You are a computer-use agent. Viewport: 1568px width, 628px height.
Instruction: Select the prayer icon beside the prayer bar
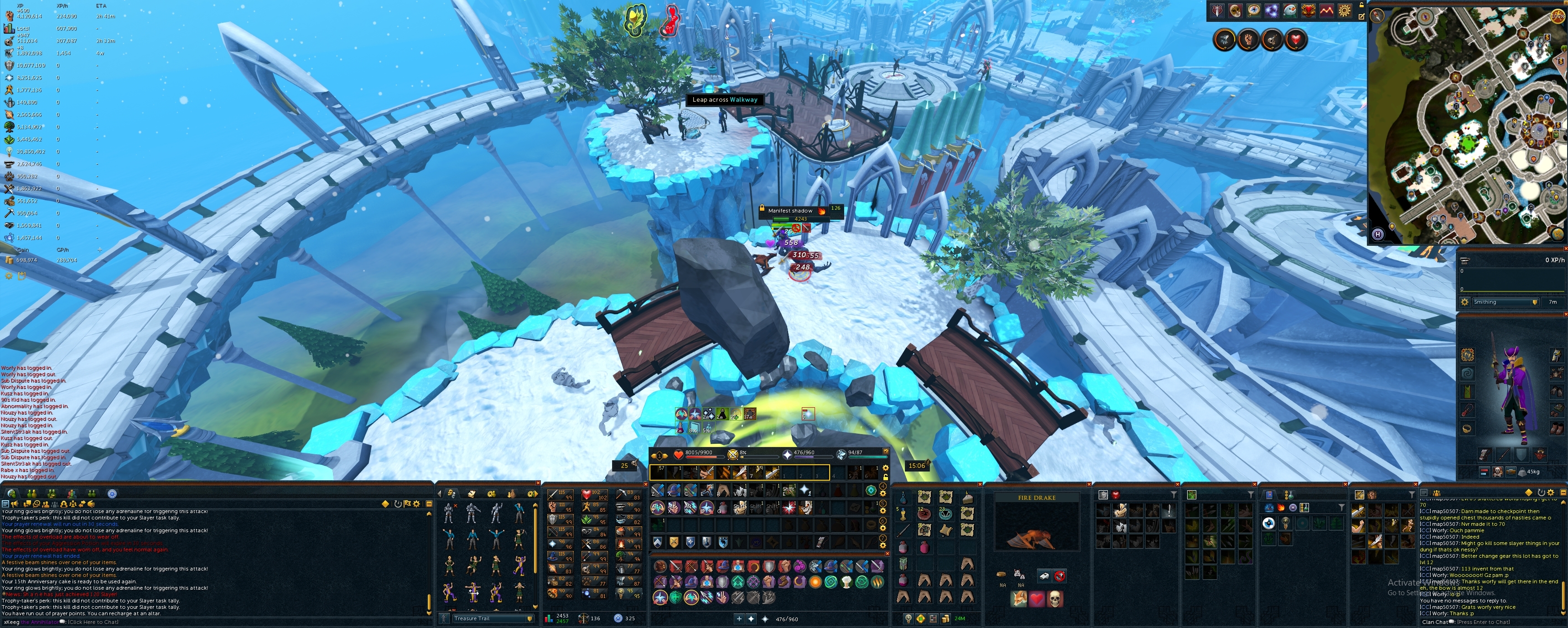(788, 456)
